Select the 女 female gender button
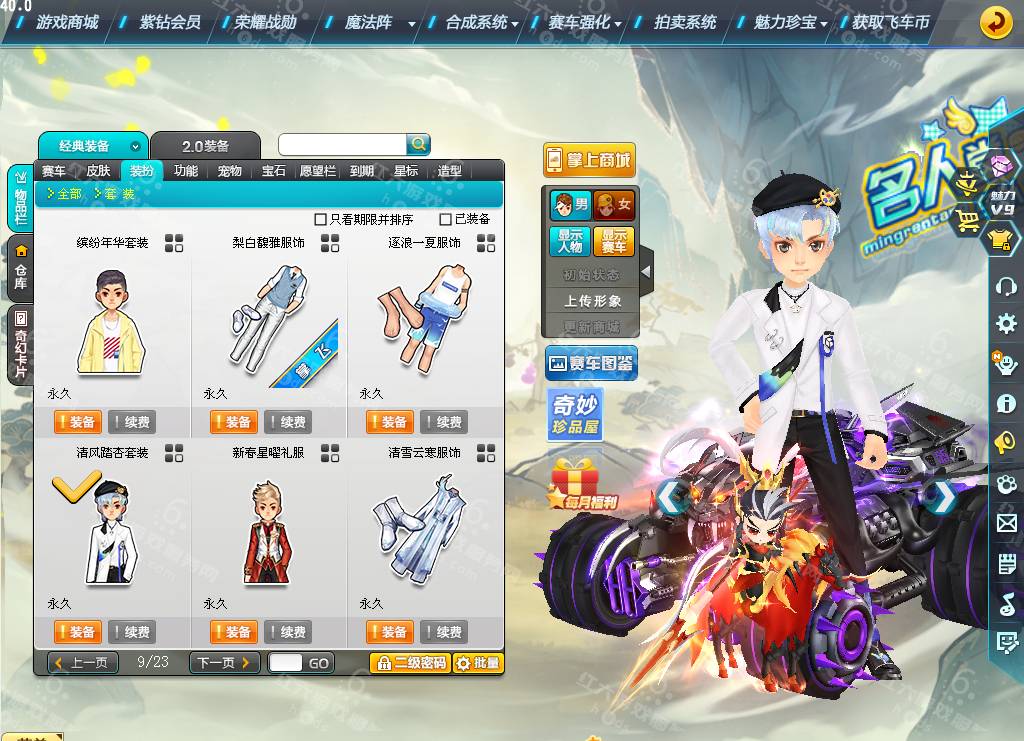This screenshot has width=1024, height=741. pyautogui.click(x=614, y=206)
